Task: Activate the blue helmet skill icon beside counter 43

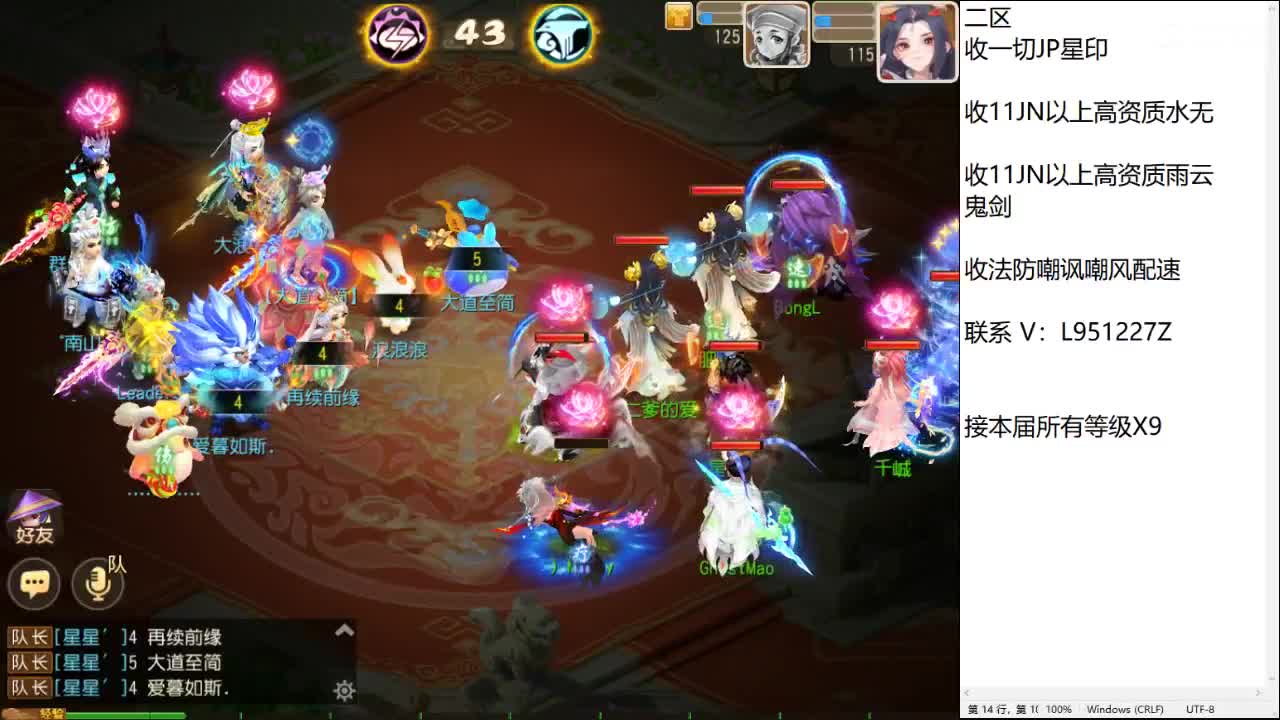Action: (563, 32)
